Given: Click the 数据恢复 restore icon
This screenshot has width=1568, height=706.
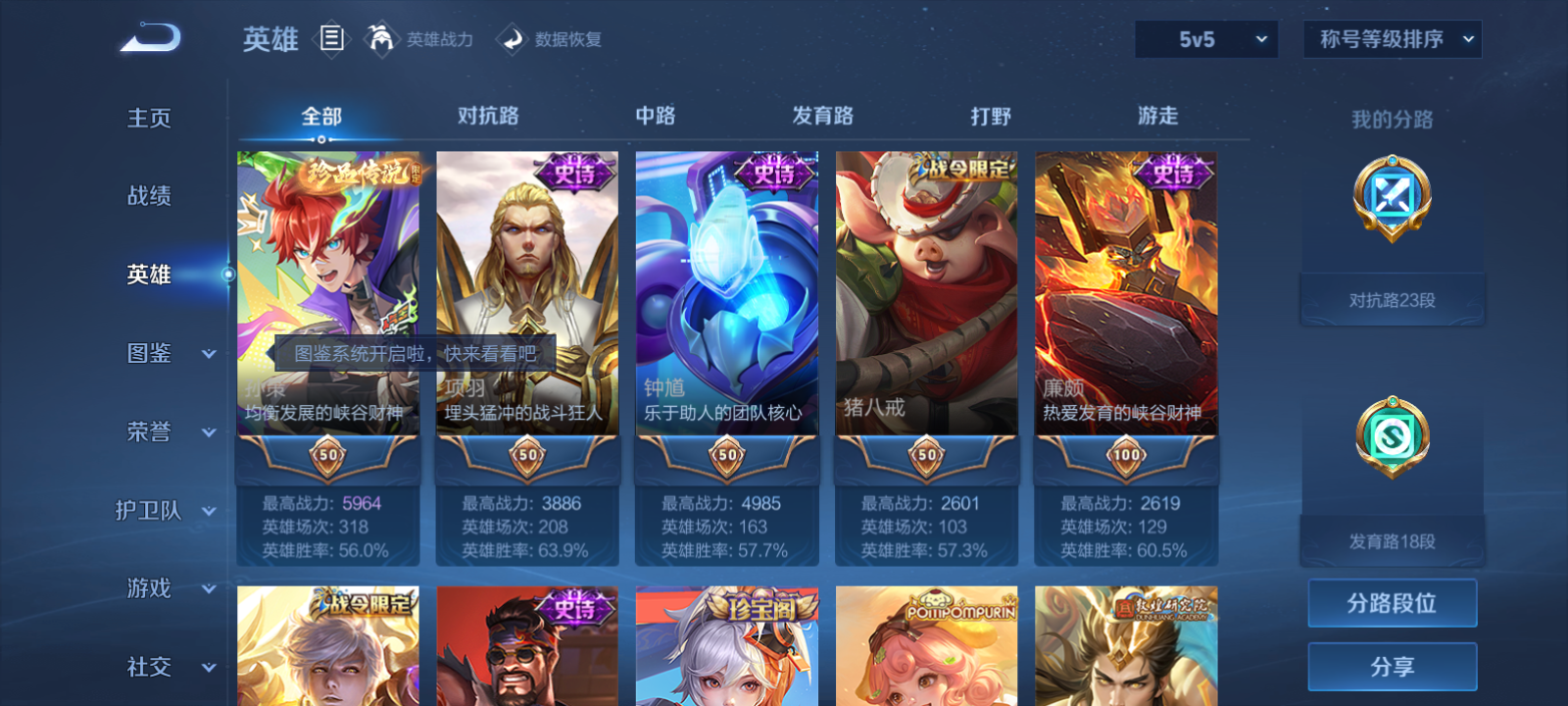Looking at the screenshot, I should 512,39.
